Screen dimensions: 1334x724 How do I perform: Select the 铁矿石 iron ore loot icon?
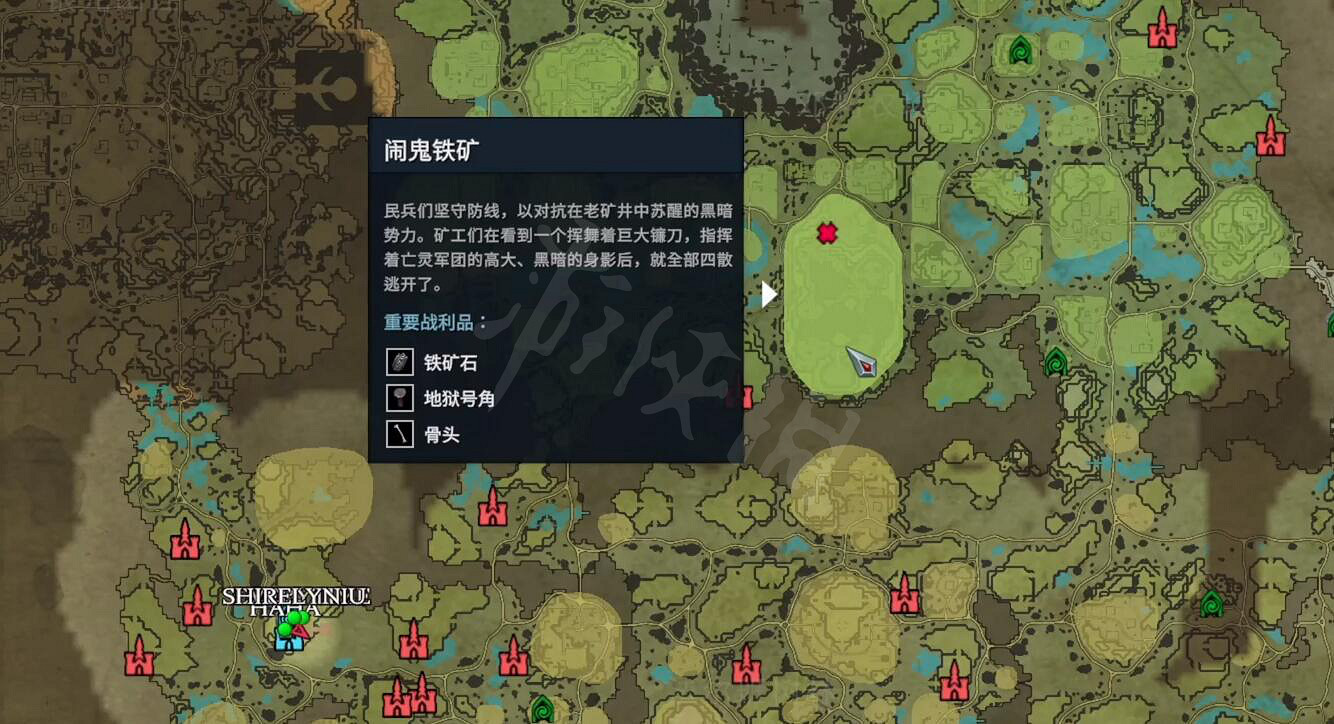click(x=399, y=361)
